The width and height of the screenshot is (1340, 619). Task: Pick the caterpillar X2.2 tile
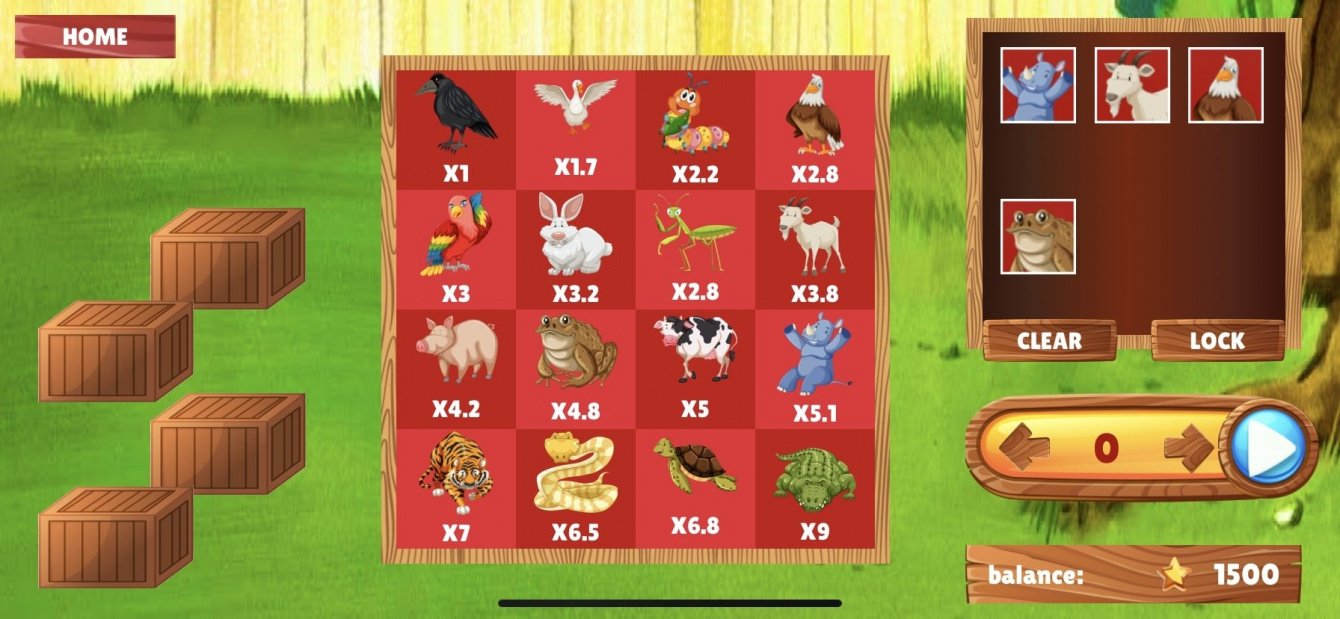[695, 127]
